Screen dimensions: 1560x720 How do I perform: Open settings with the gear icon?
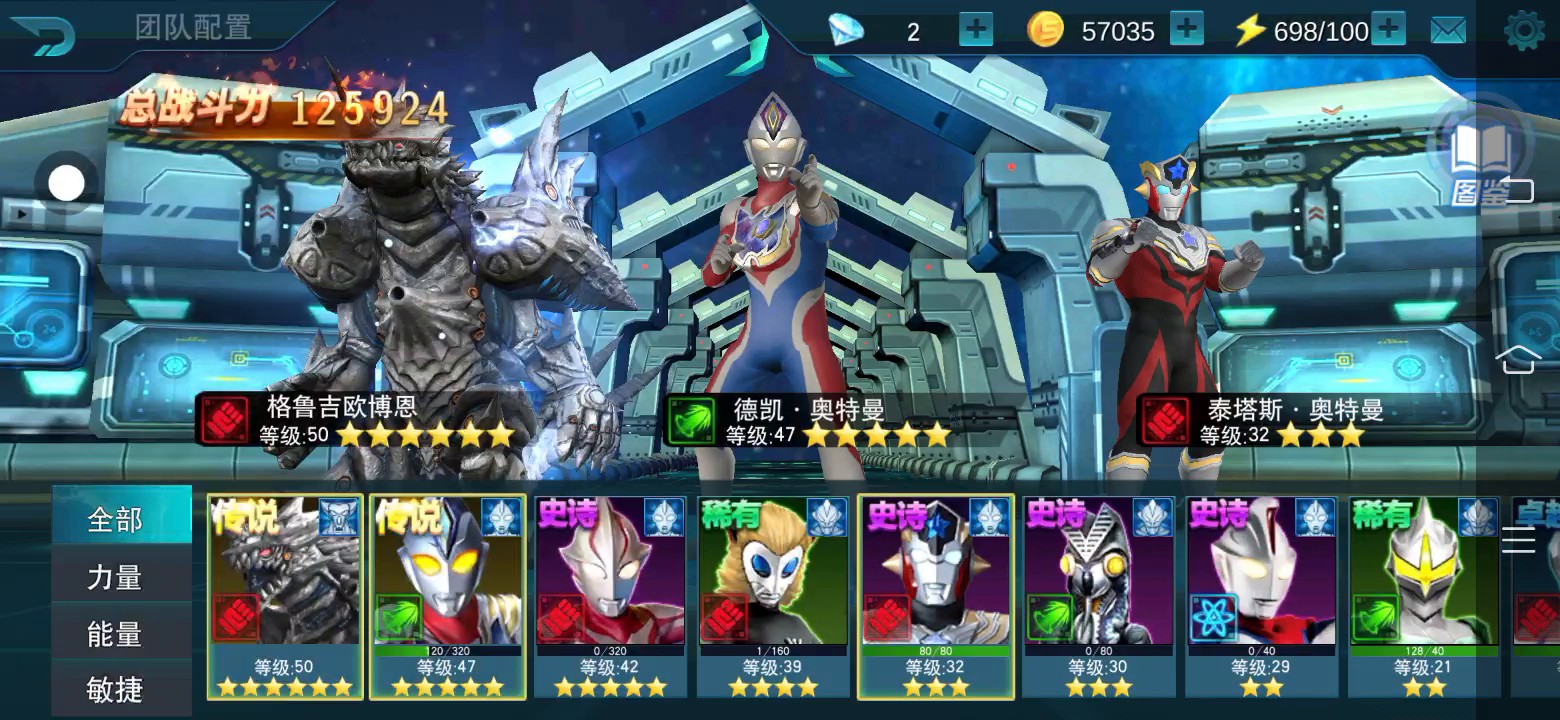coord(1524,31)
